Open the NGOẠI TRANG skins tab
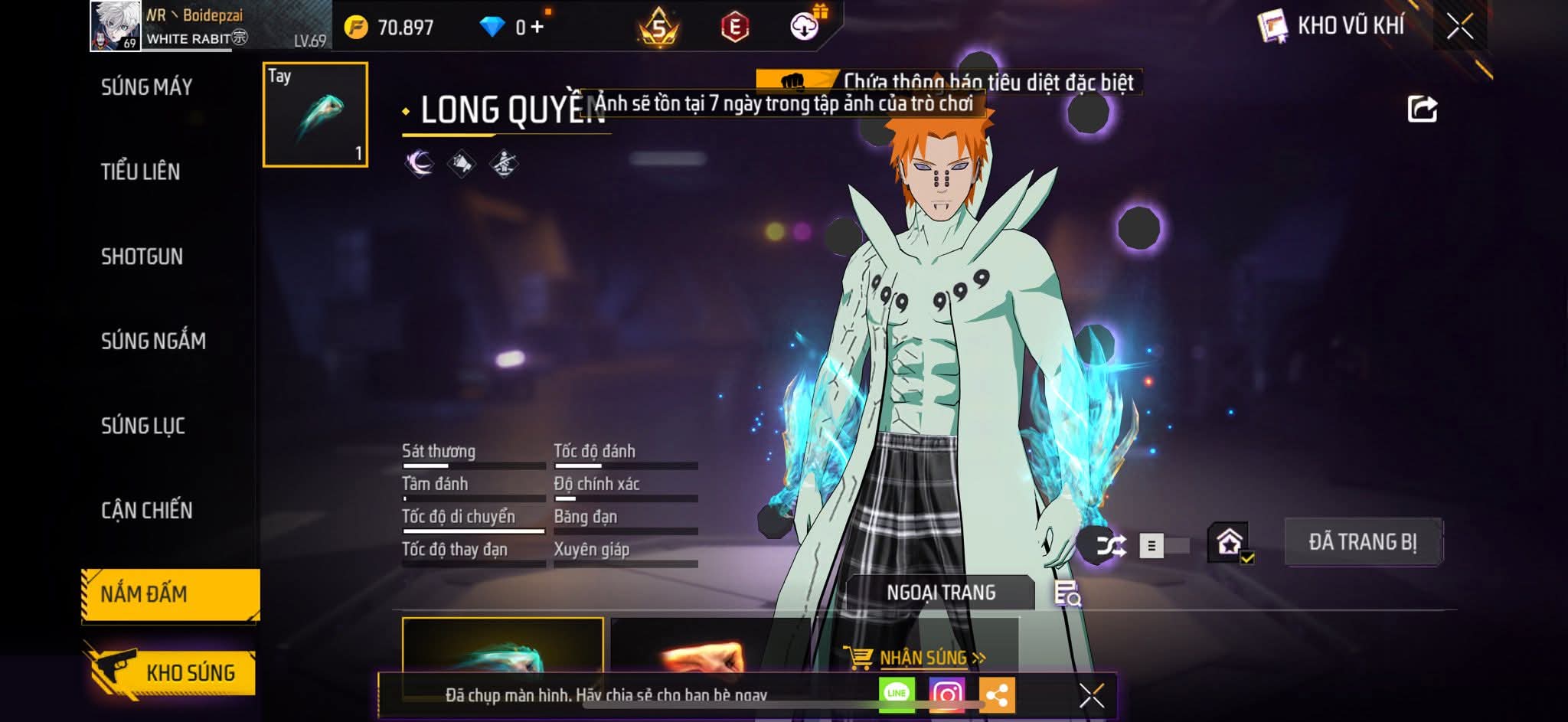The height and width of the screenshot is (722, 1568). 940,593
